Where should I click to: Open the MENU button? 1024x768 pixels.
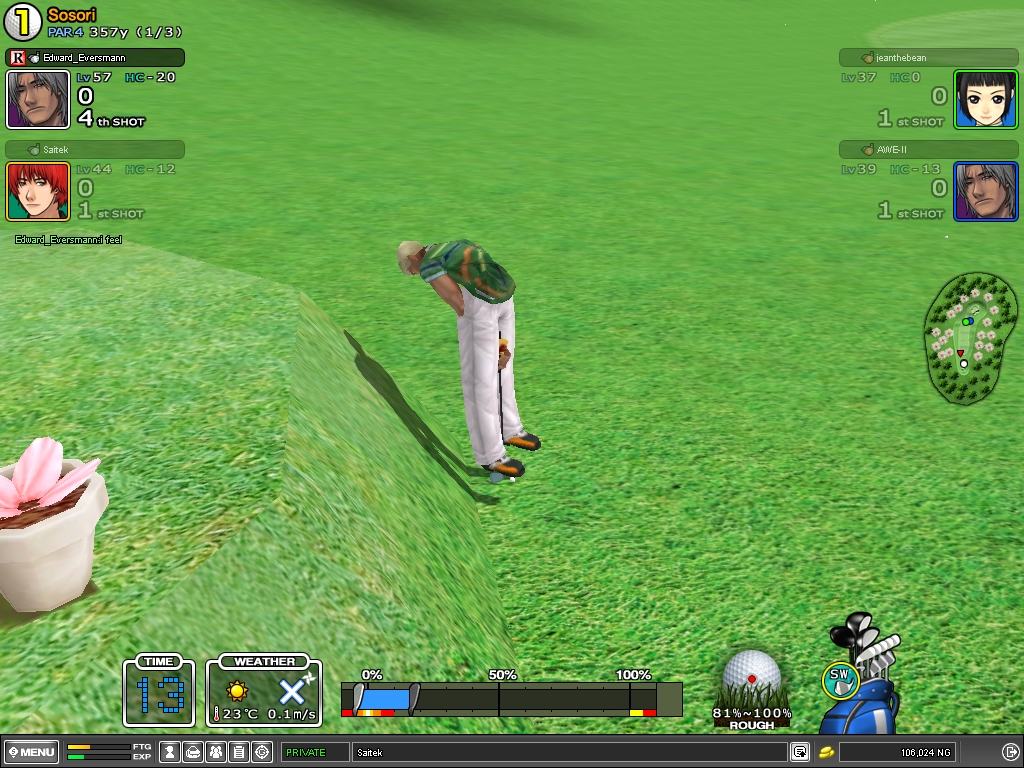coord(33,752)
